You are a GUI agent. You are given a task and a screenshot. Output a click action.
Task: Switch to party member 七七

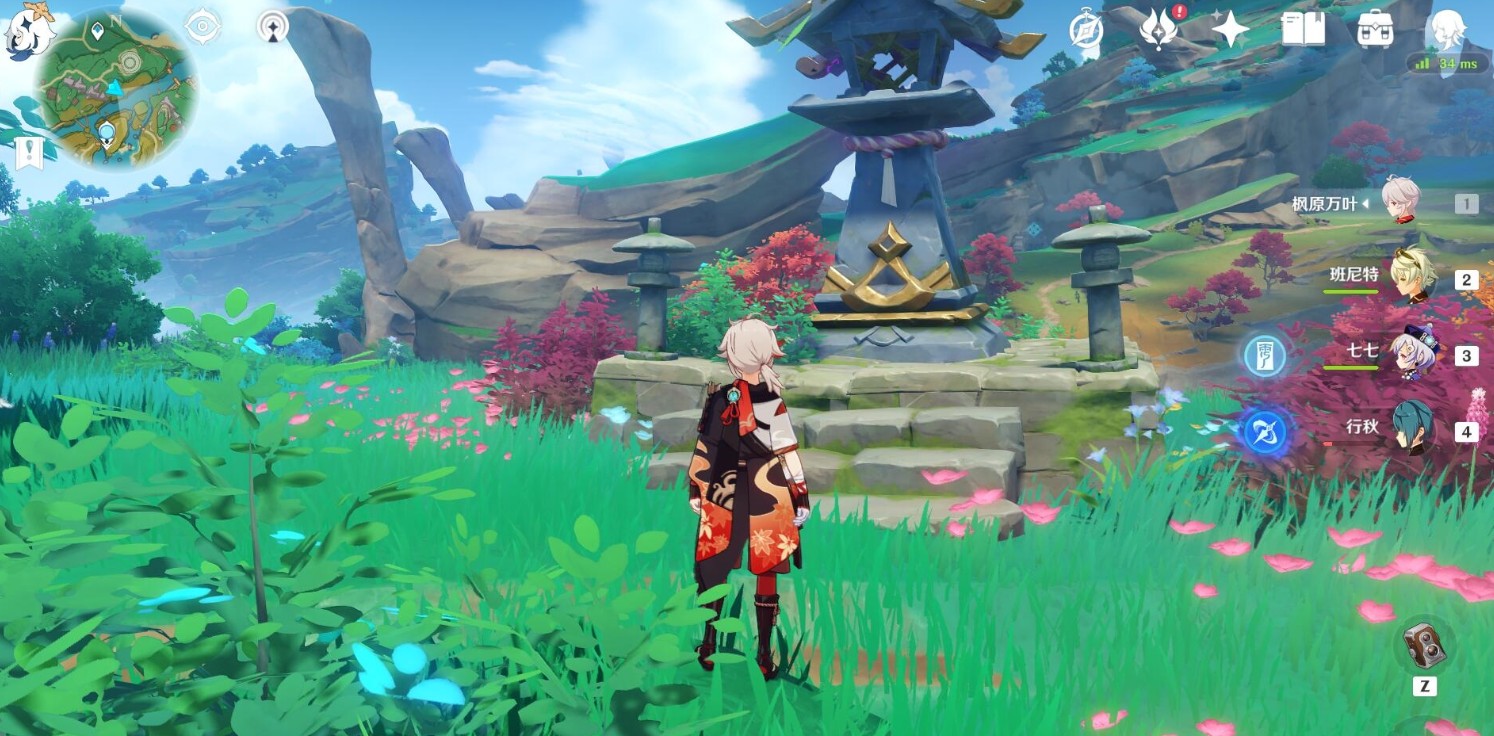pyautogui.click(x=1413, y=353)
